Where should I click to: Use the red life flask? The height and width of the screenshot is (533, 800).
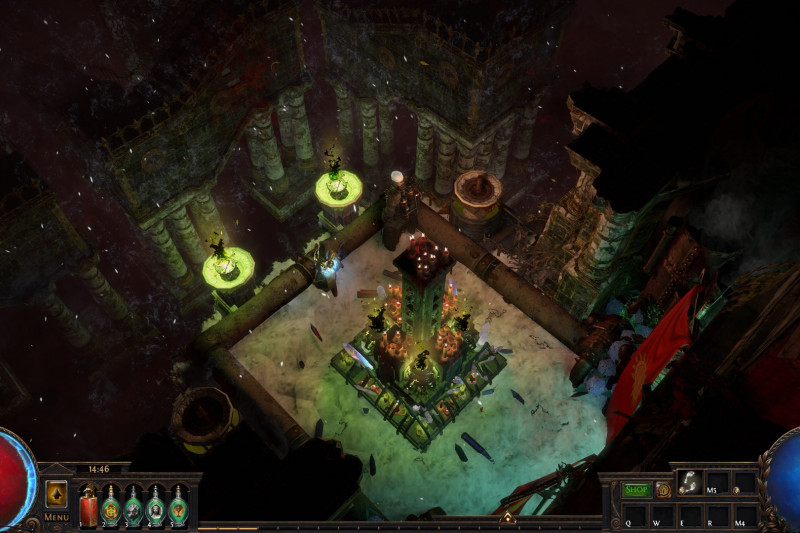pyautogui.click(x=88, y=506)
